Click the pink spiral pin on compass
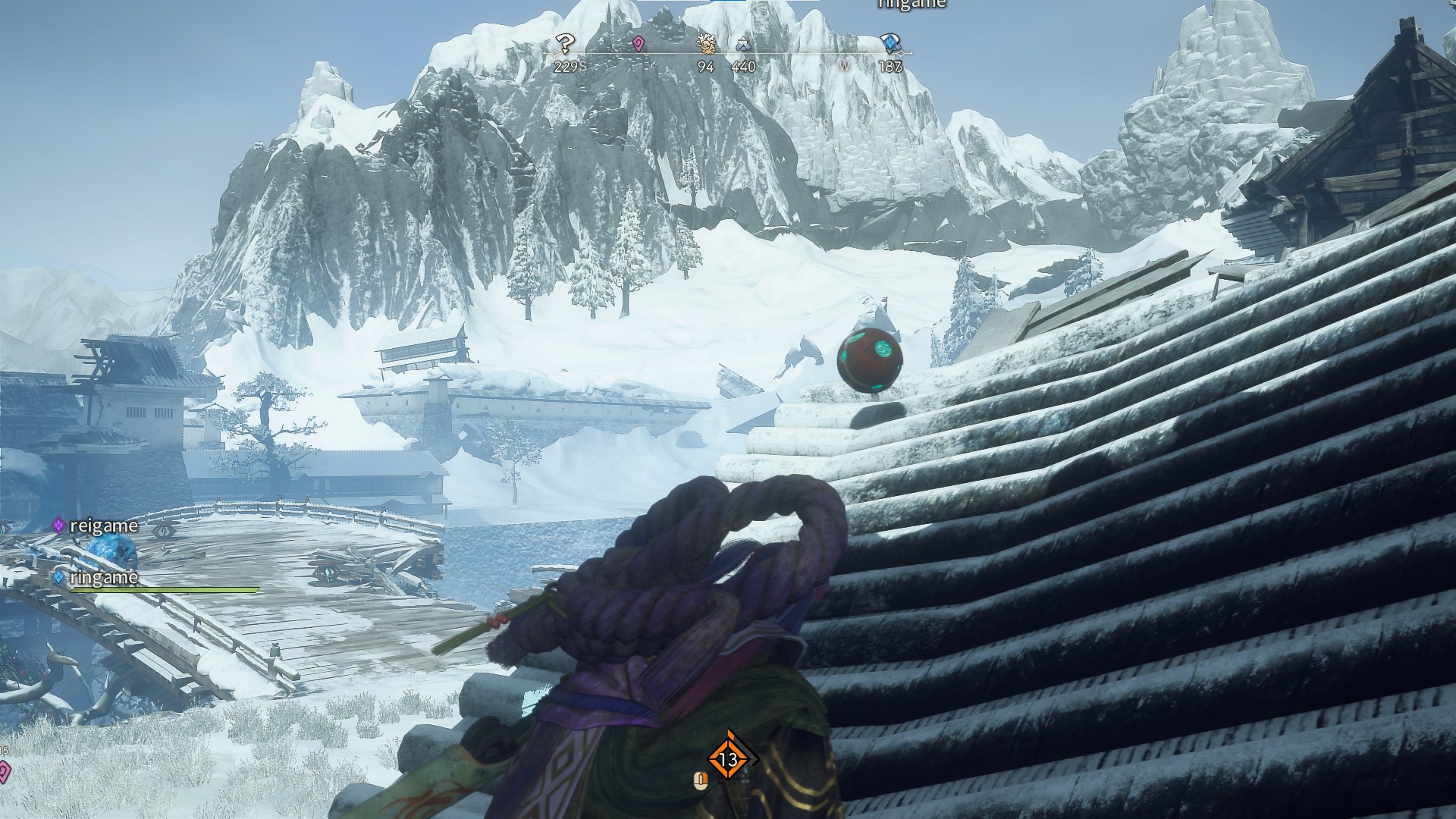Screen dimensions: 1456x819 [639, 44]
